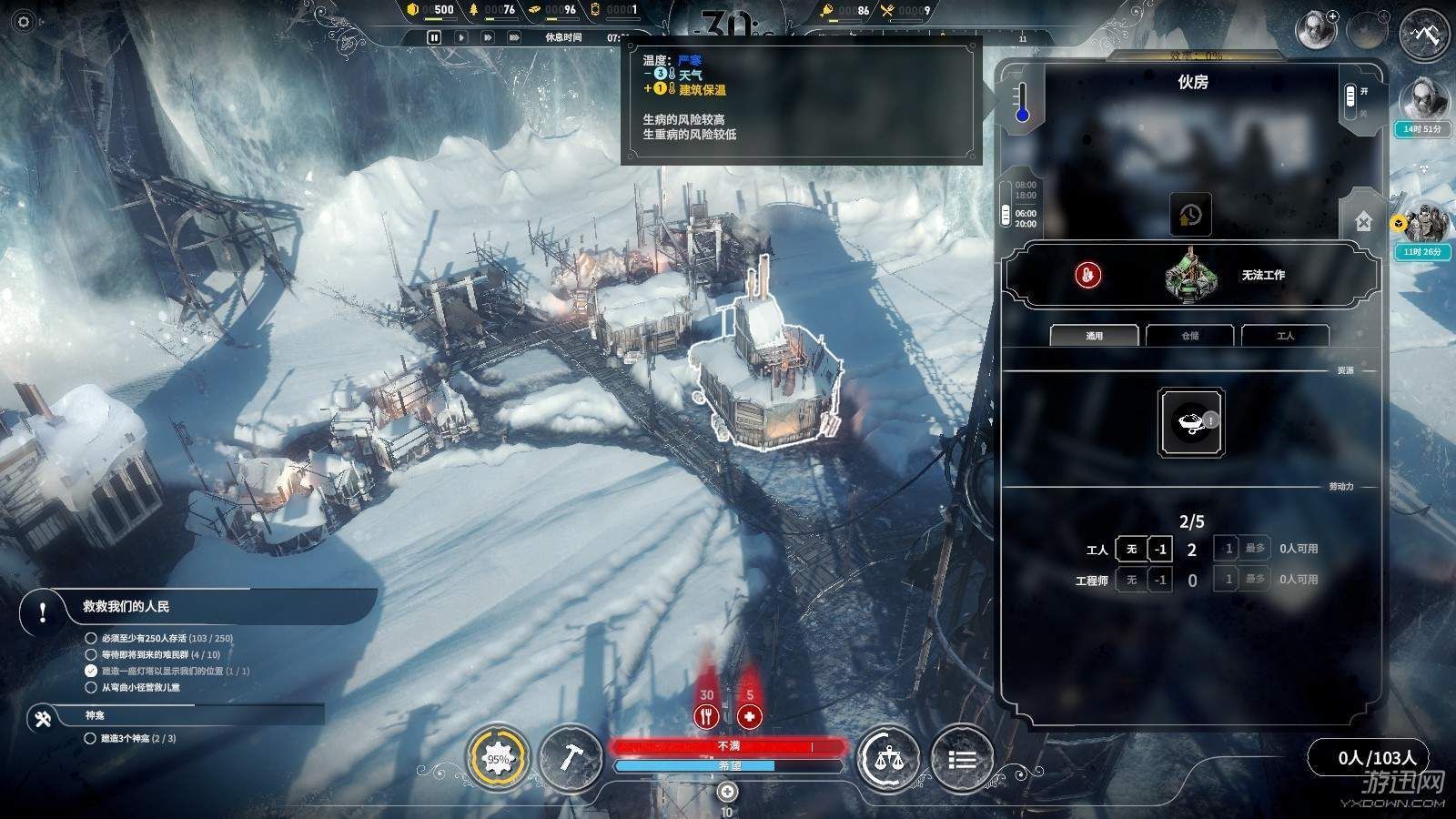Click the dismantle building icon
This screenshot has height=819, width=1456.
click(x=1362, y=221)
